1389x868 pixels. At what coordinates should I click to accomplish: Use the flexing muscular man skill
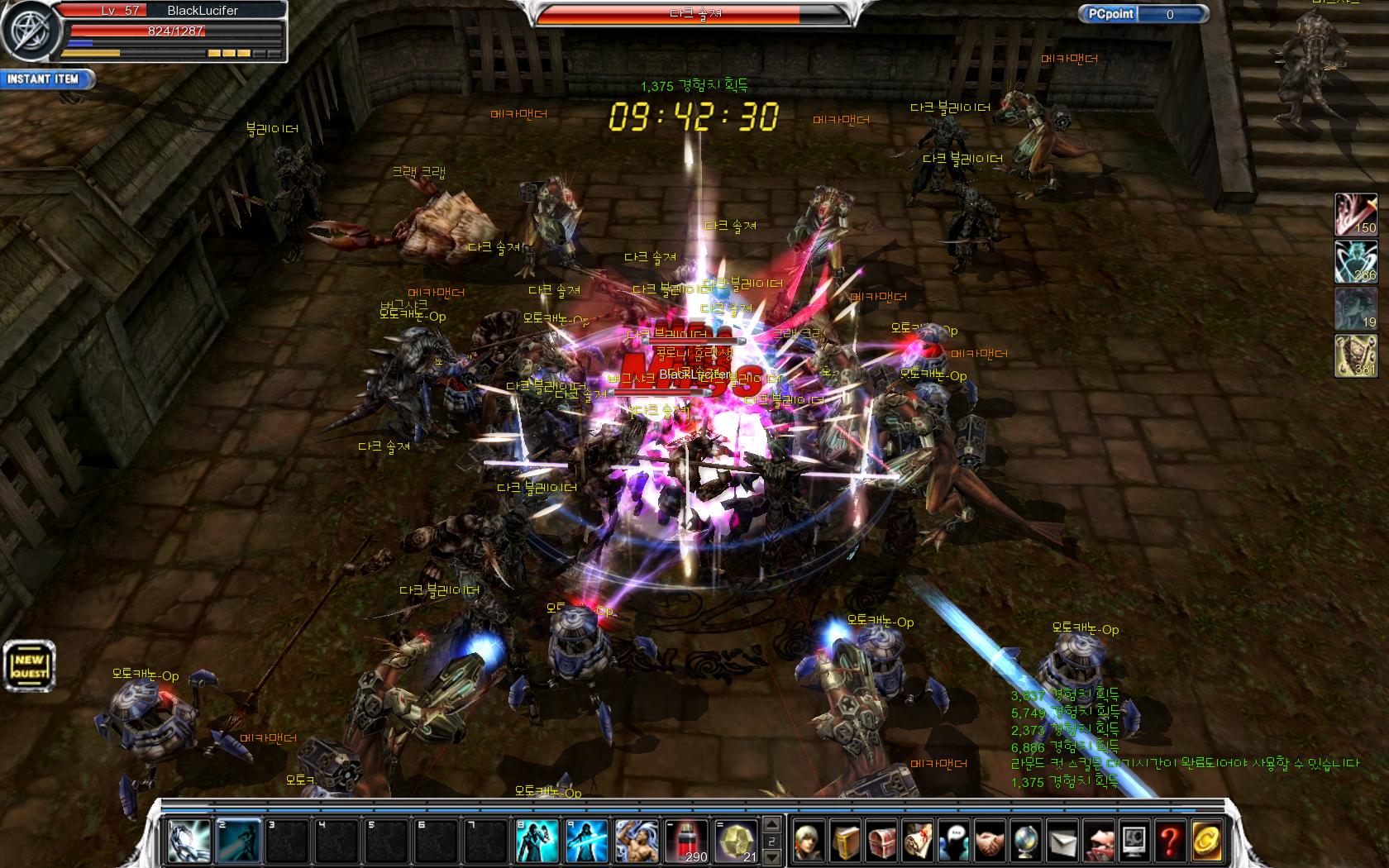637,840
